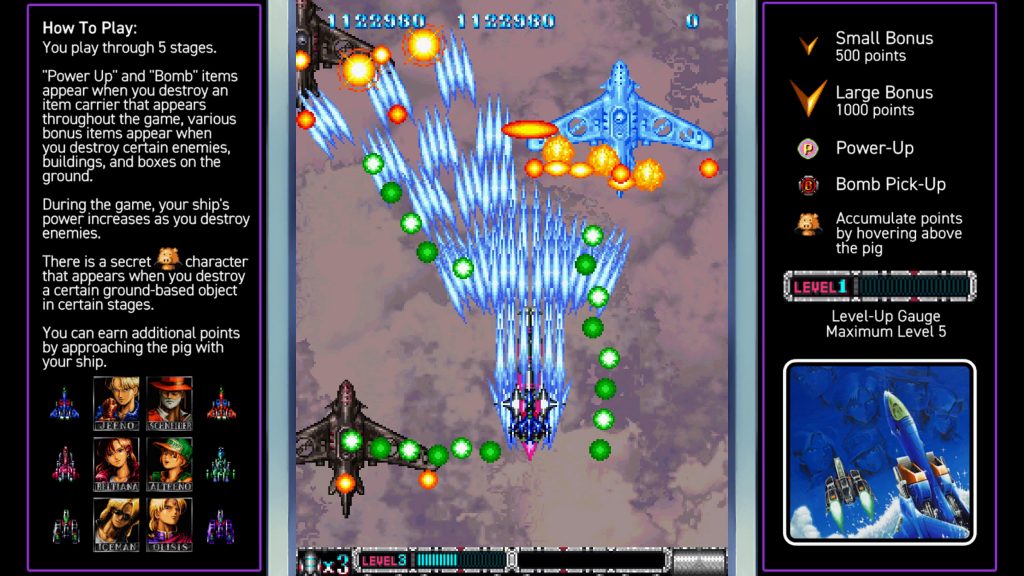The height and width of the screenshot is (576, 1024).
Task: Open the game artwork thumbnail
Action: [879, 452]
